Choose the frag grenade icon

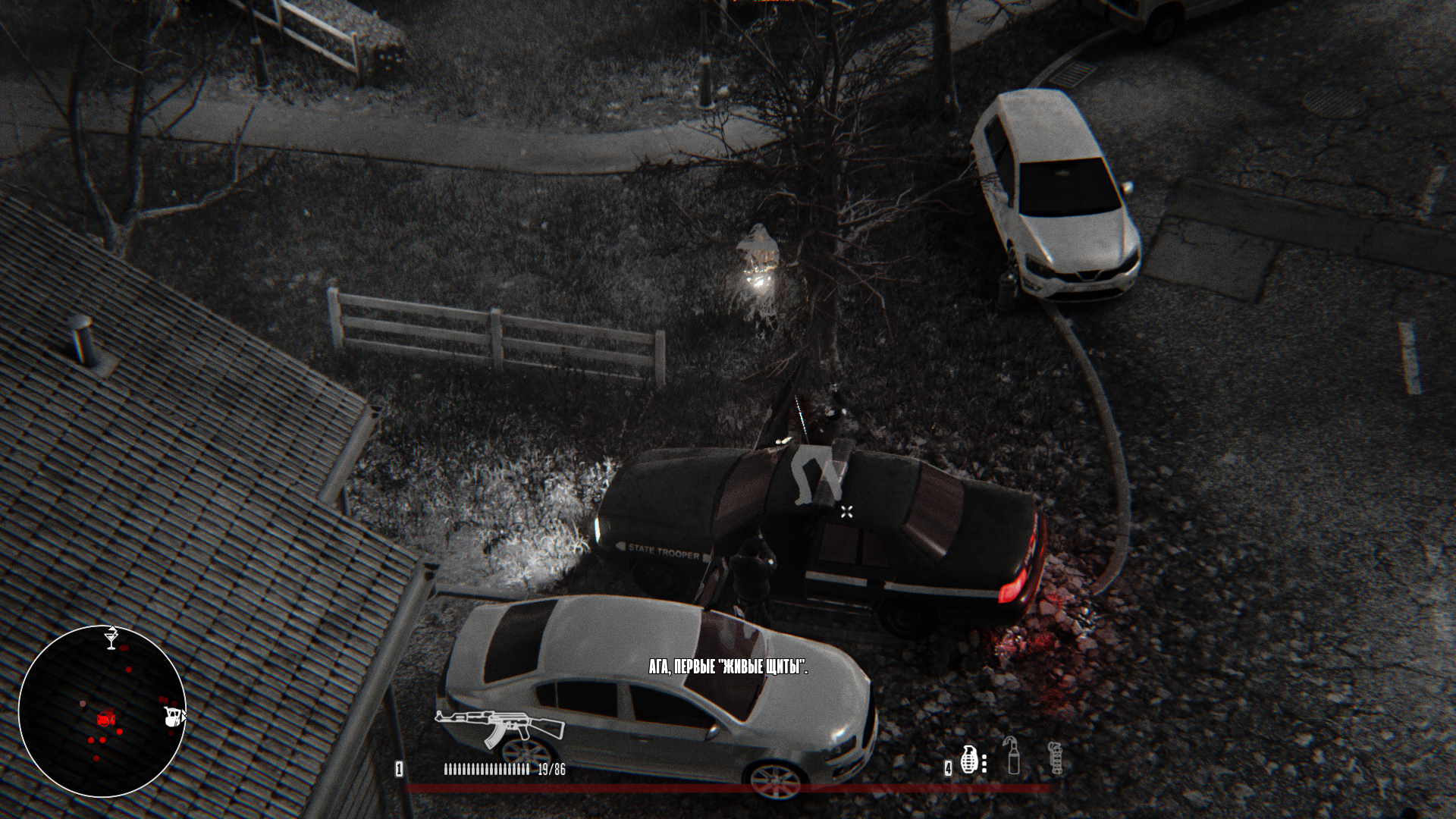(x=968, y=758)
